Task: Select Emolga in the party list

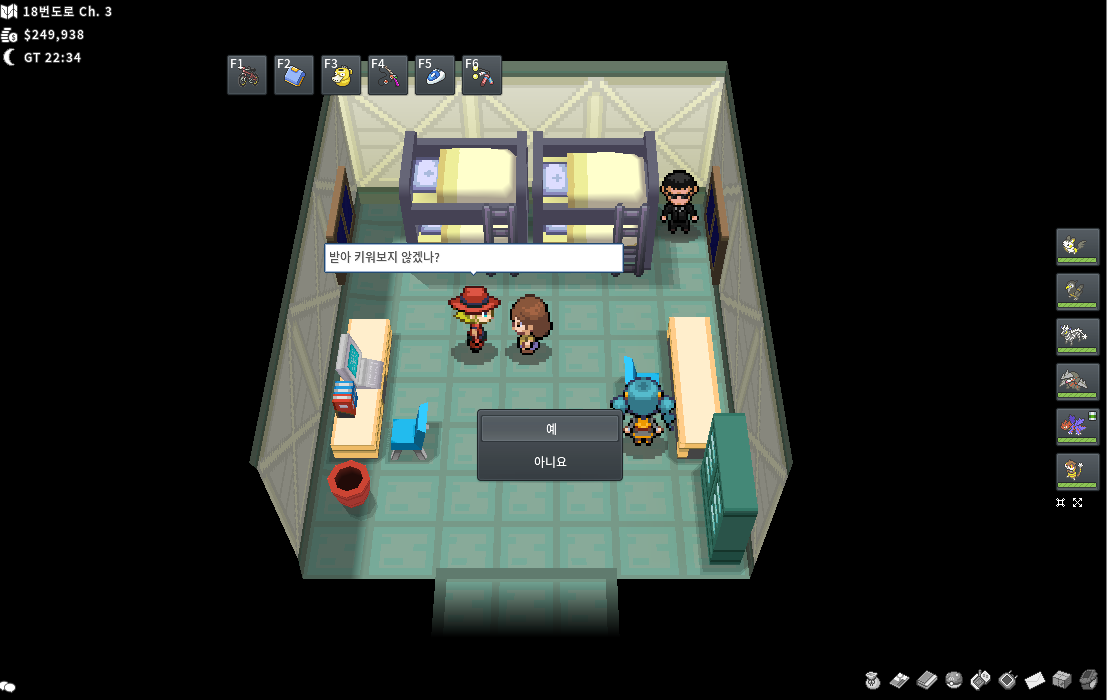Action: pyautogui.click(x=1077, y=246)
